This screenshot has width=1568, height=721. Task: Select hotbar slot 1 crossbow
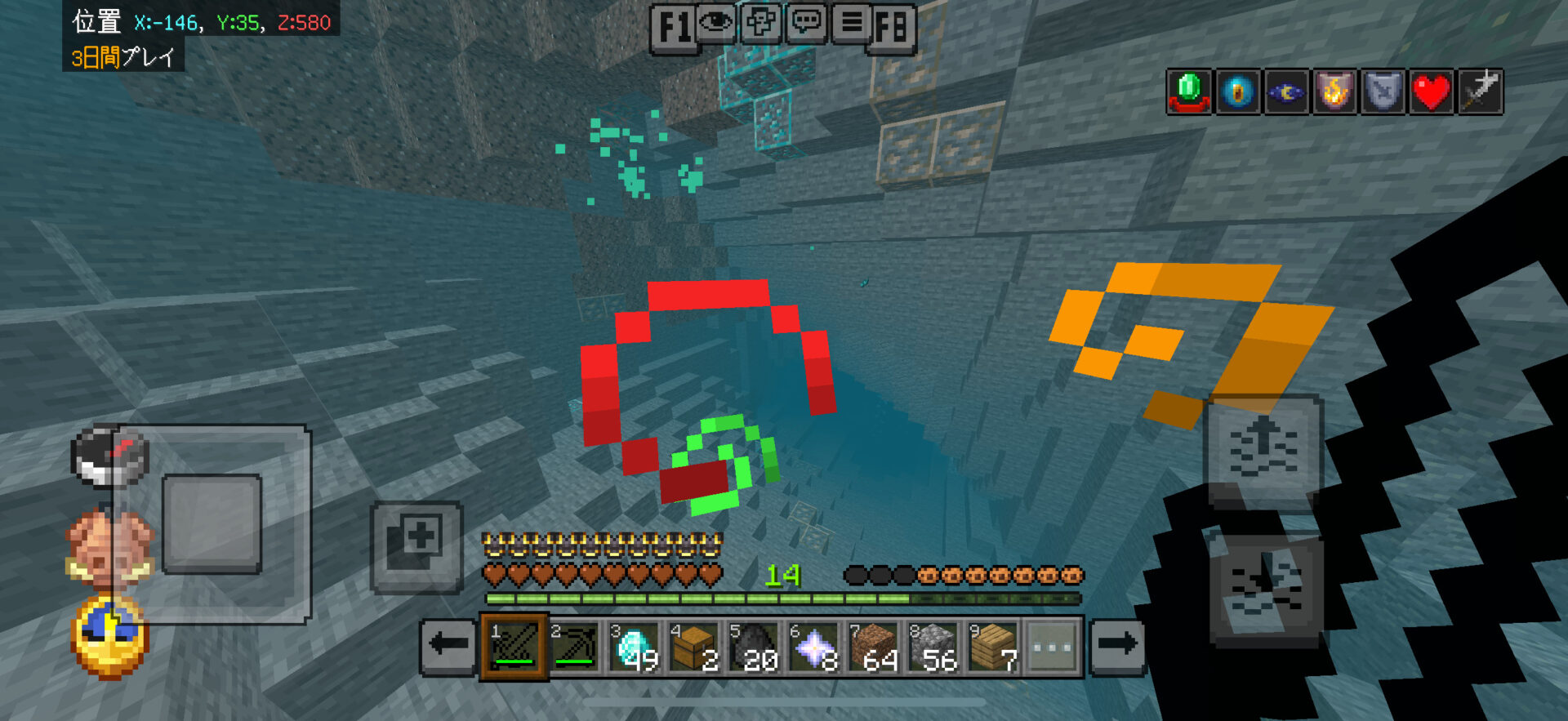click(x=514, y=647)
